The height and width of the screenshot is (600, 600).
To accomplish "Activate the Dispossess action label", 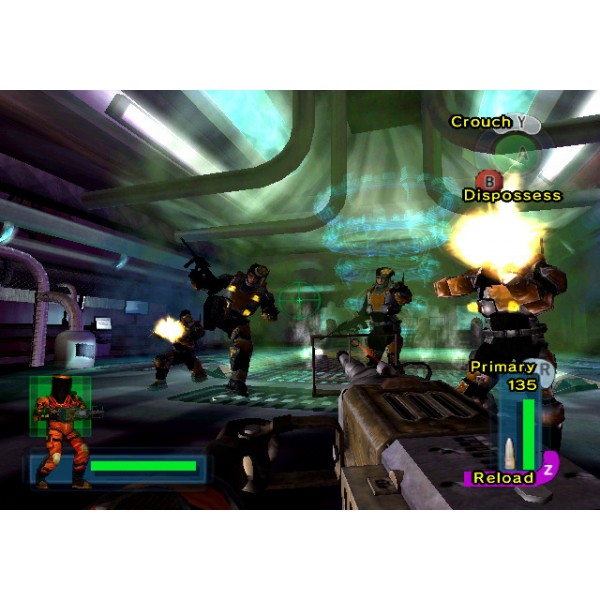I will 512,196.
